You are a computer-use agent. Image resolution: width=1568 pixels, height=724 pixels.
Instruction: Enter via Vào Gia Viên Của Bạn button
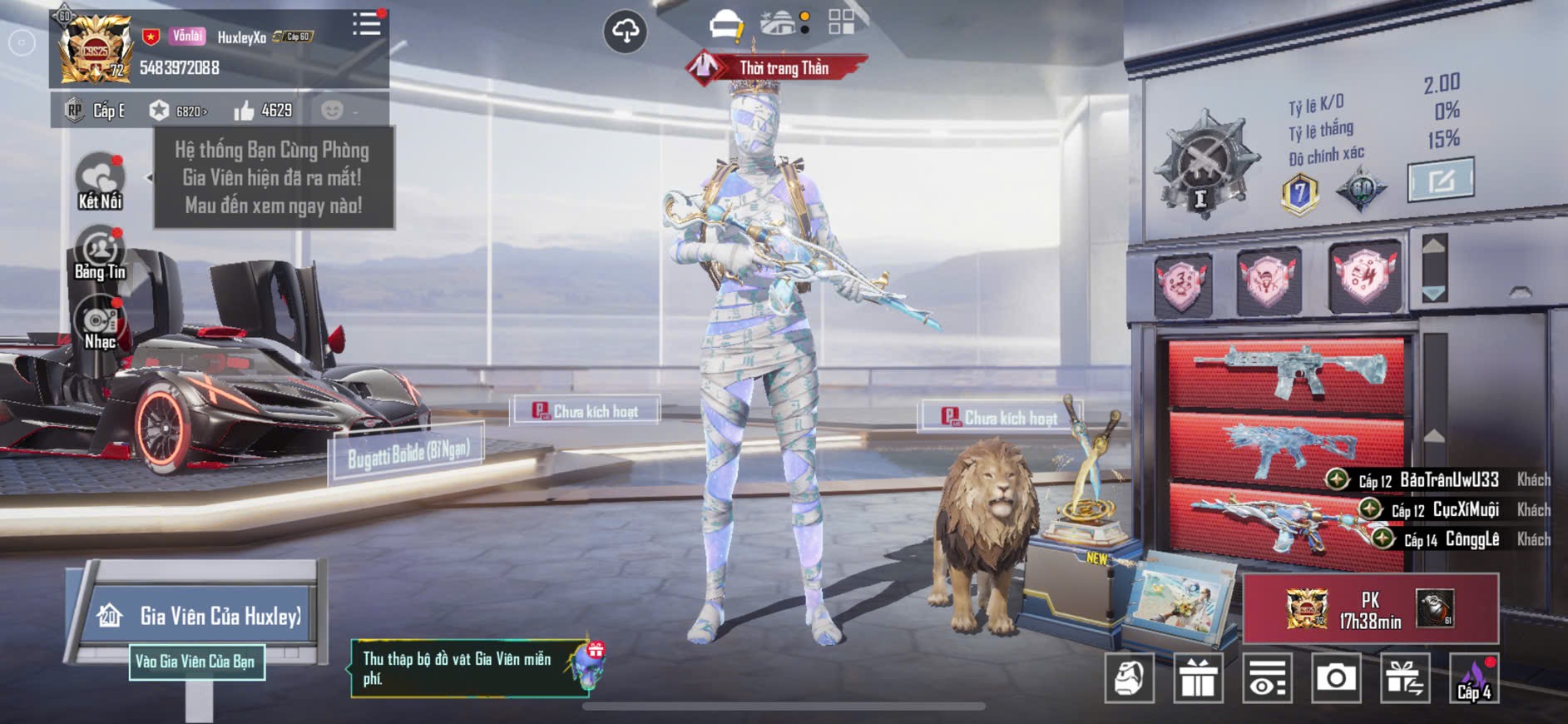click(x=196, y=662)
